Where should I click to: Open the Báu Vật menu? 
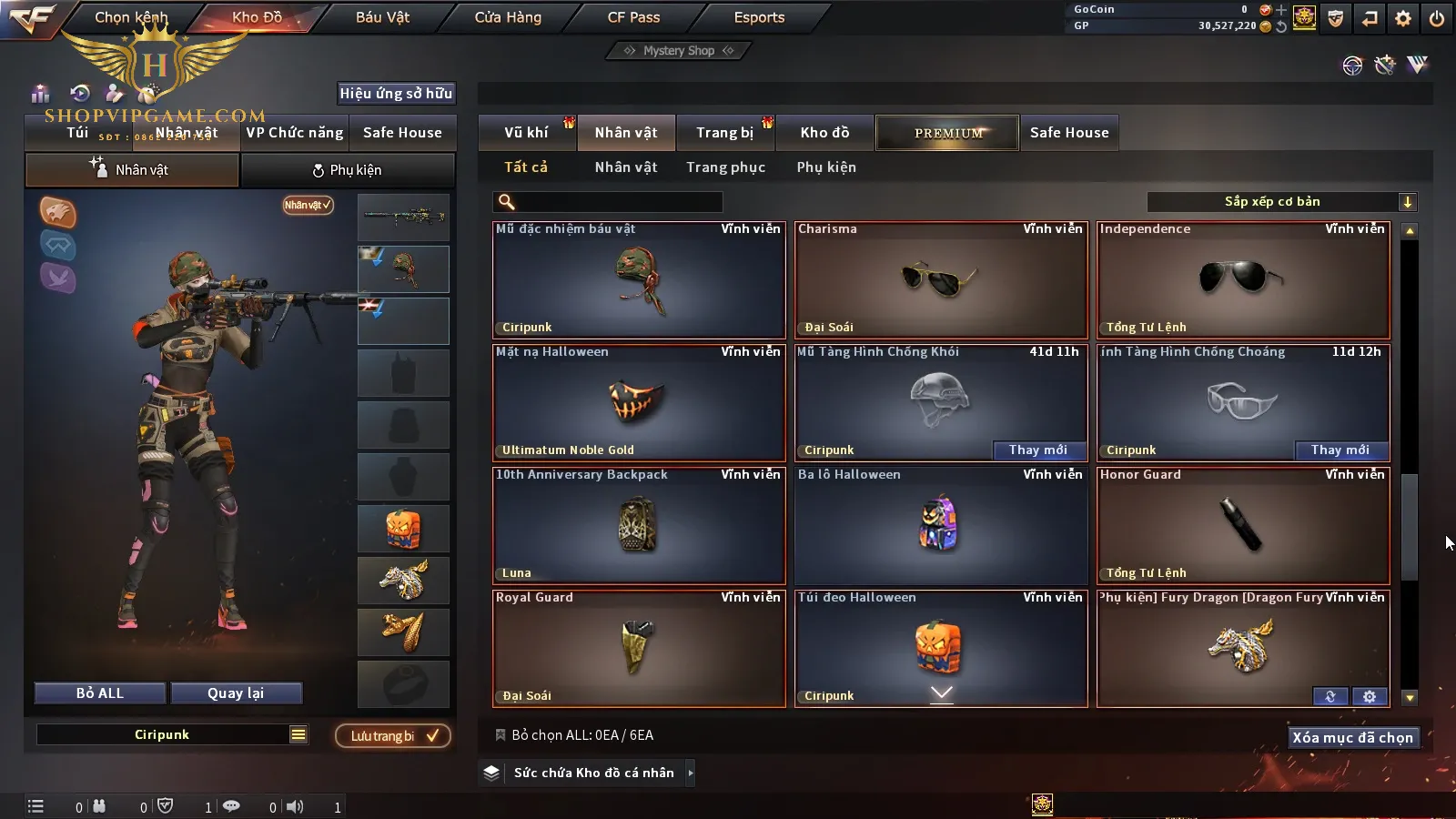coord(382,17)
